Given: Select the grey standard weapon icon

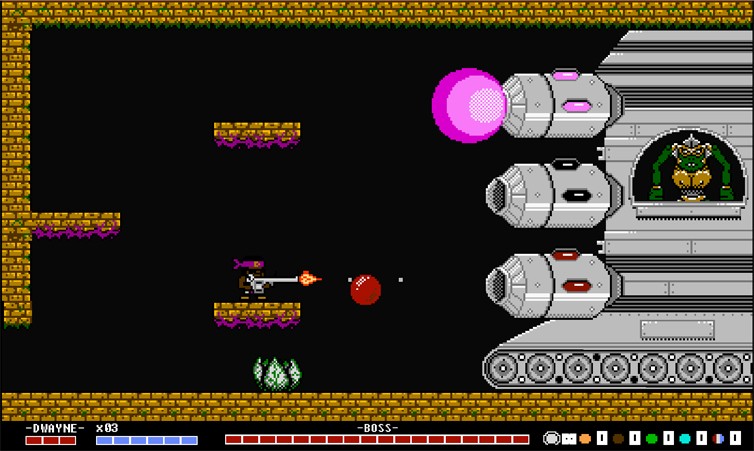Looking at the screenshot, I should [551, 438].
